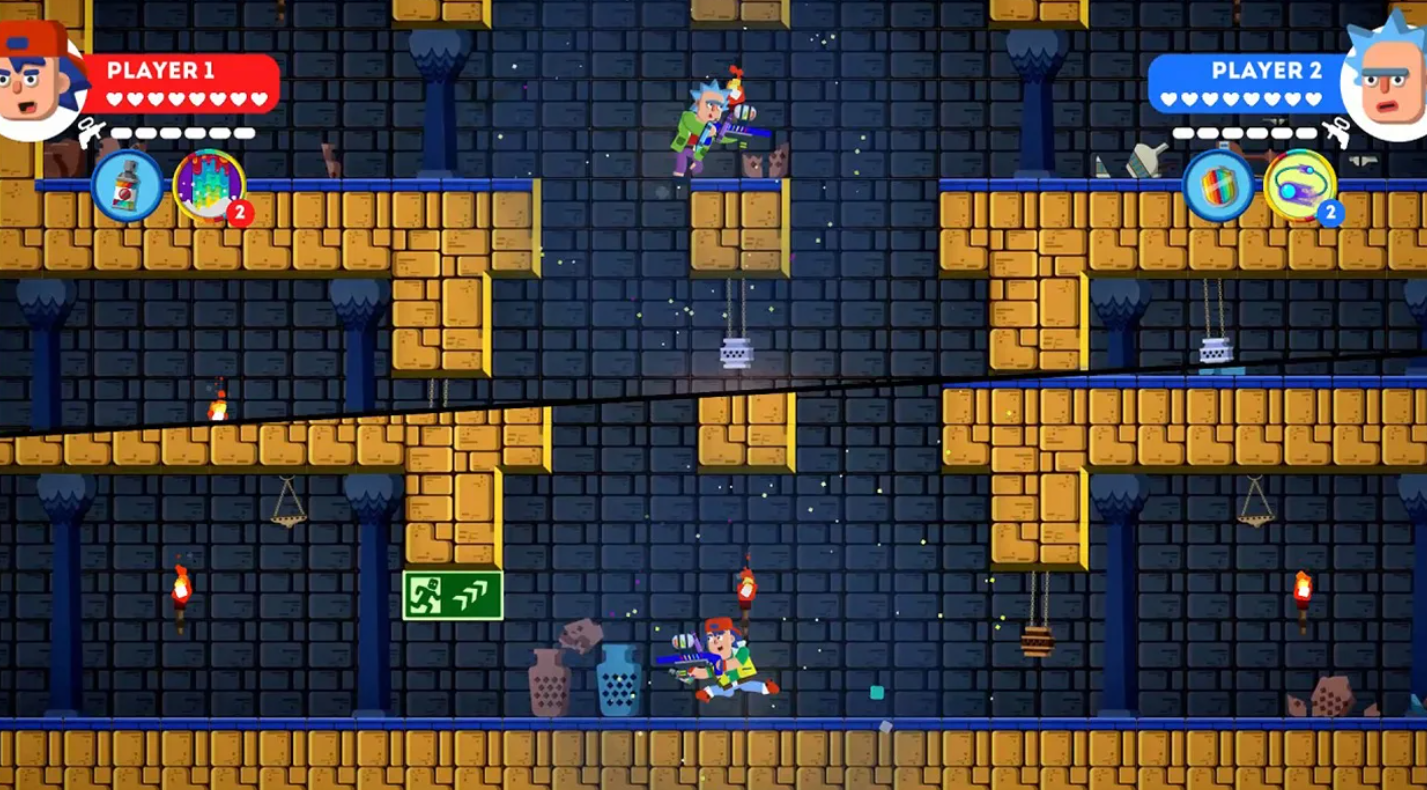Click Player 2's portal orb gadget icon

pyautogui.click(x=1298, y=185)
